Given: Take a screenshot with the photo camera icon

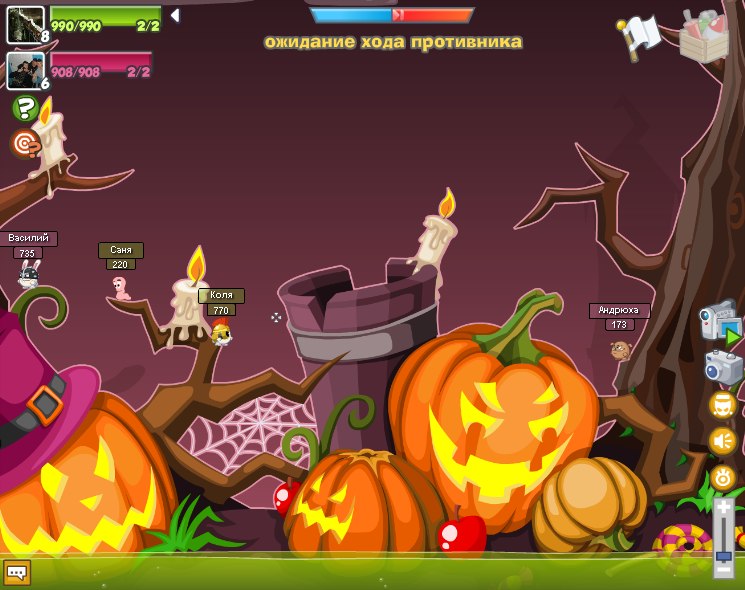Looking at the screenshot, I should 722,367.
